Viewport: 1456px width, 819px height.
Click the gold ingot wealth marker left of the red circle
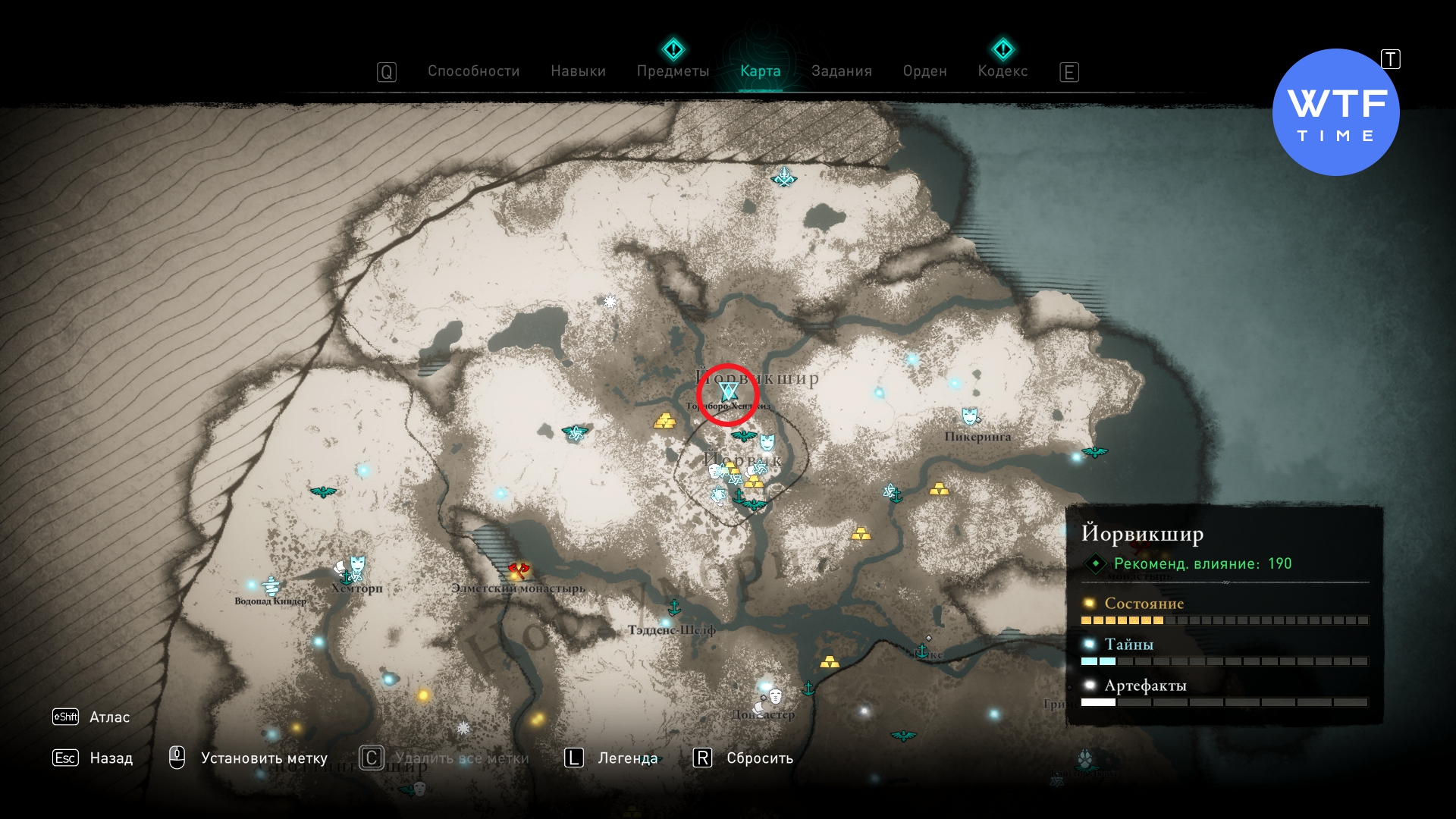(x=664, y=421)
